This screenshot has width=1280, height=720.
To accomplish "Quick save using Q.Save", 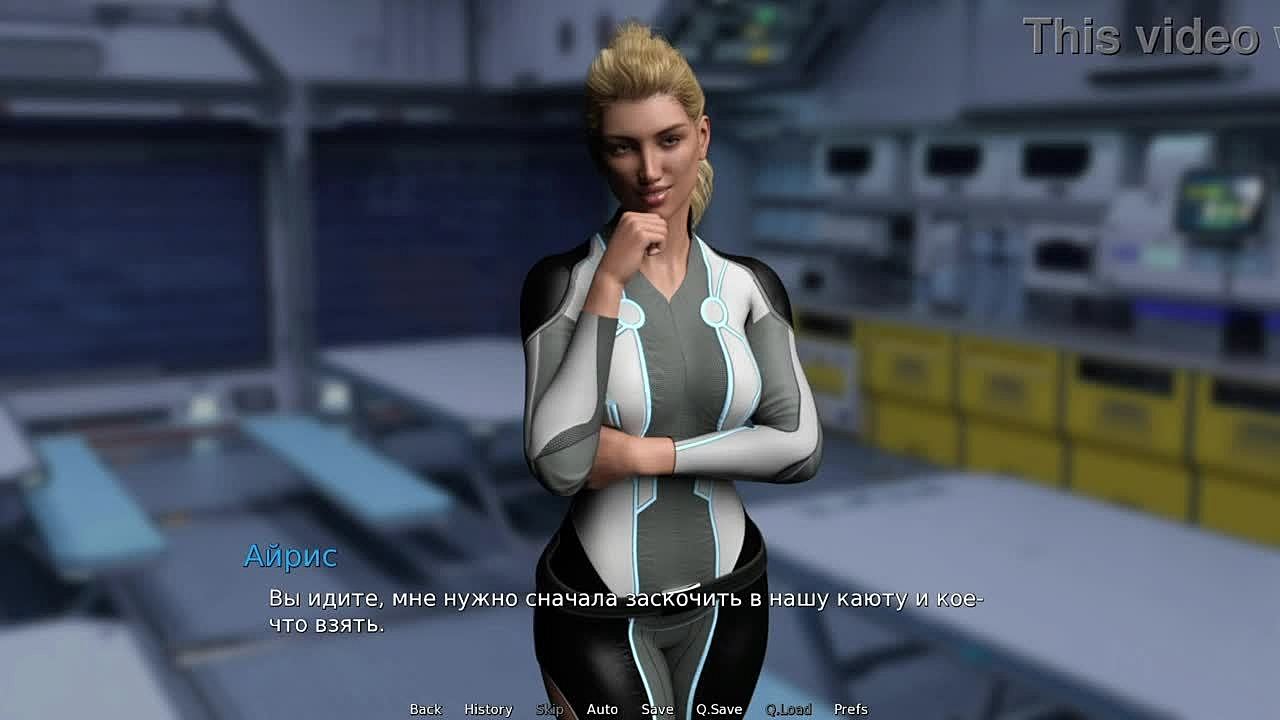I will pyautogui.click(x=719, y=709).
